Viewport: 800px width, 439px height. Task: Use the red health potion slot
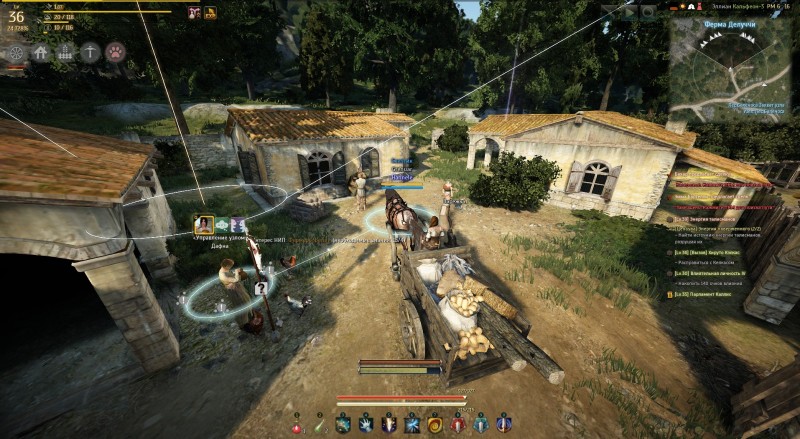297,425
